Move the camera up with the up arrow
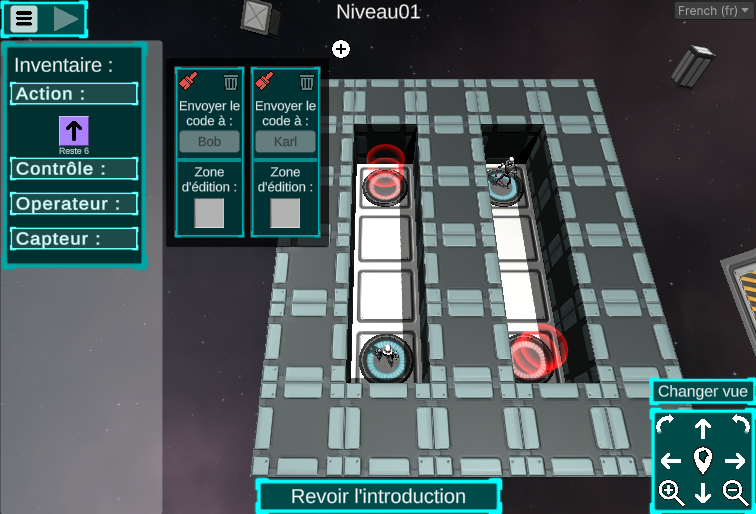756x514 pixels. pyautogui.click(x=703, y=429)
